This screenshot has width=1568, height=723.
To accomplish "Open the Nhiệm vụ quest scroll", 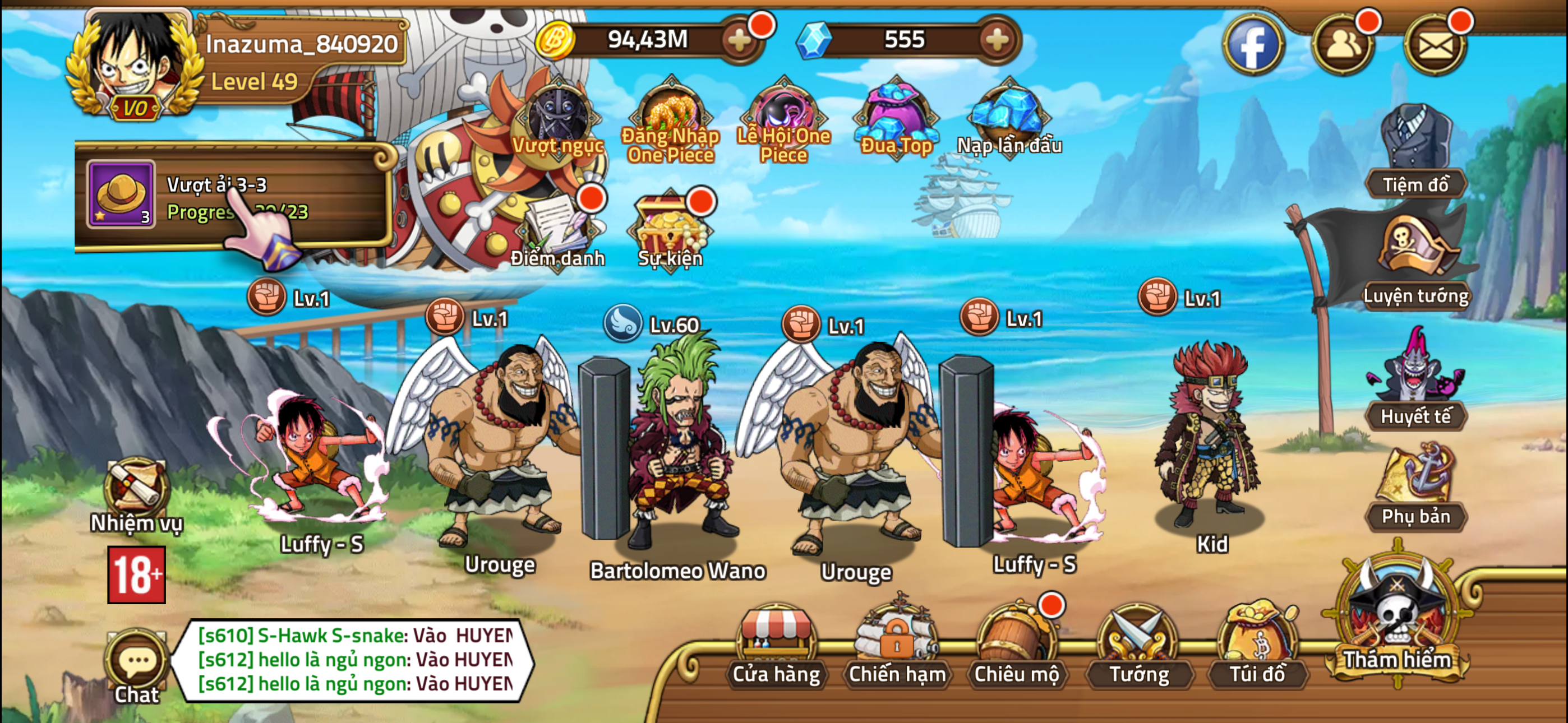I will (x=135, y=487).
